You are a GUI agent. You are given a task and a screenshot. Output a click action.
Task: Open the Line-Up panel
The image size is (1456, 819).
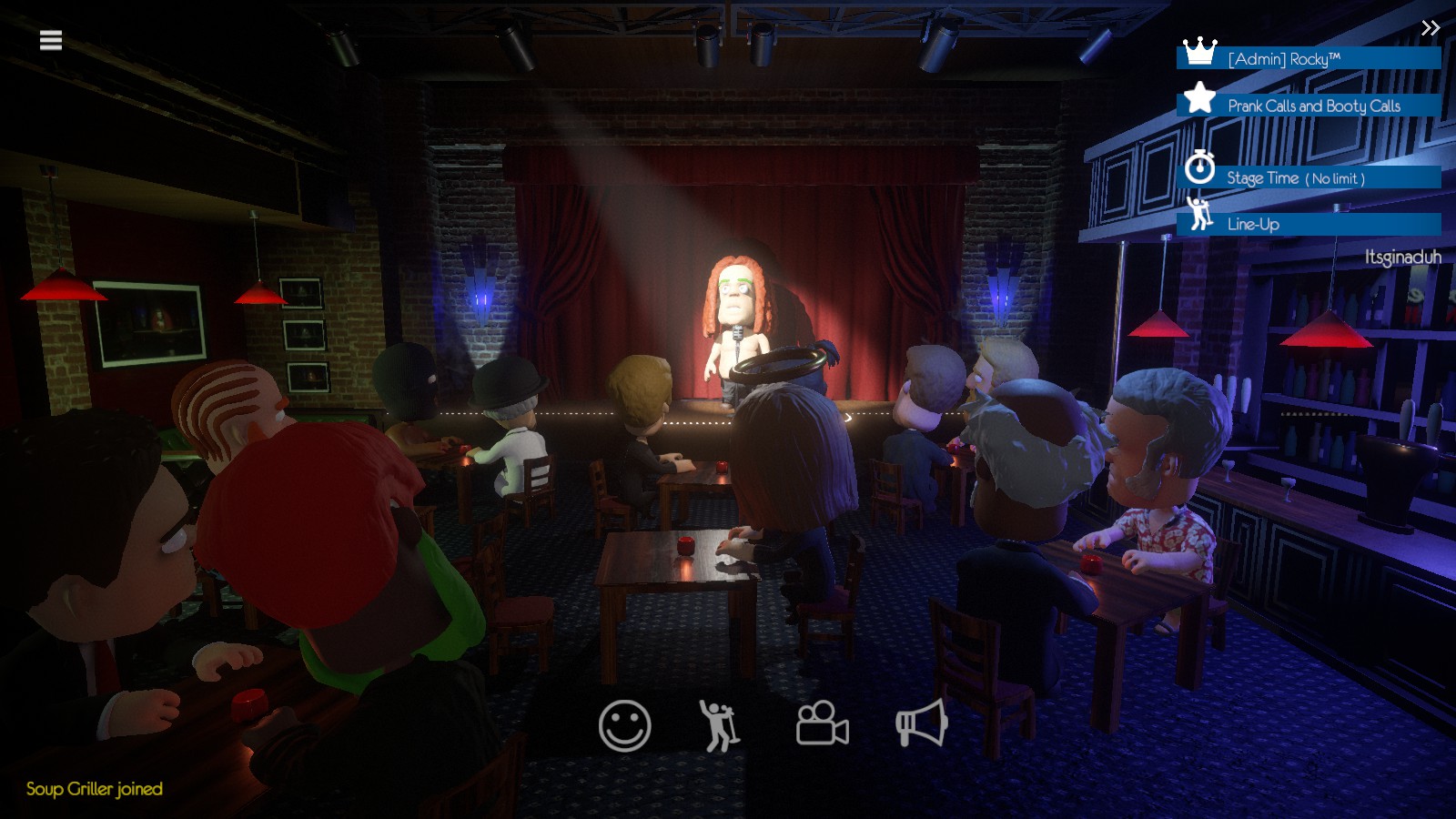click(x=1253, y=223)
